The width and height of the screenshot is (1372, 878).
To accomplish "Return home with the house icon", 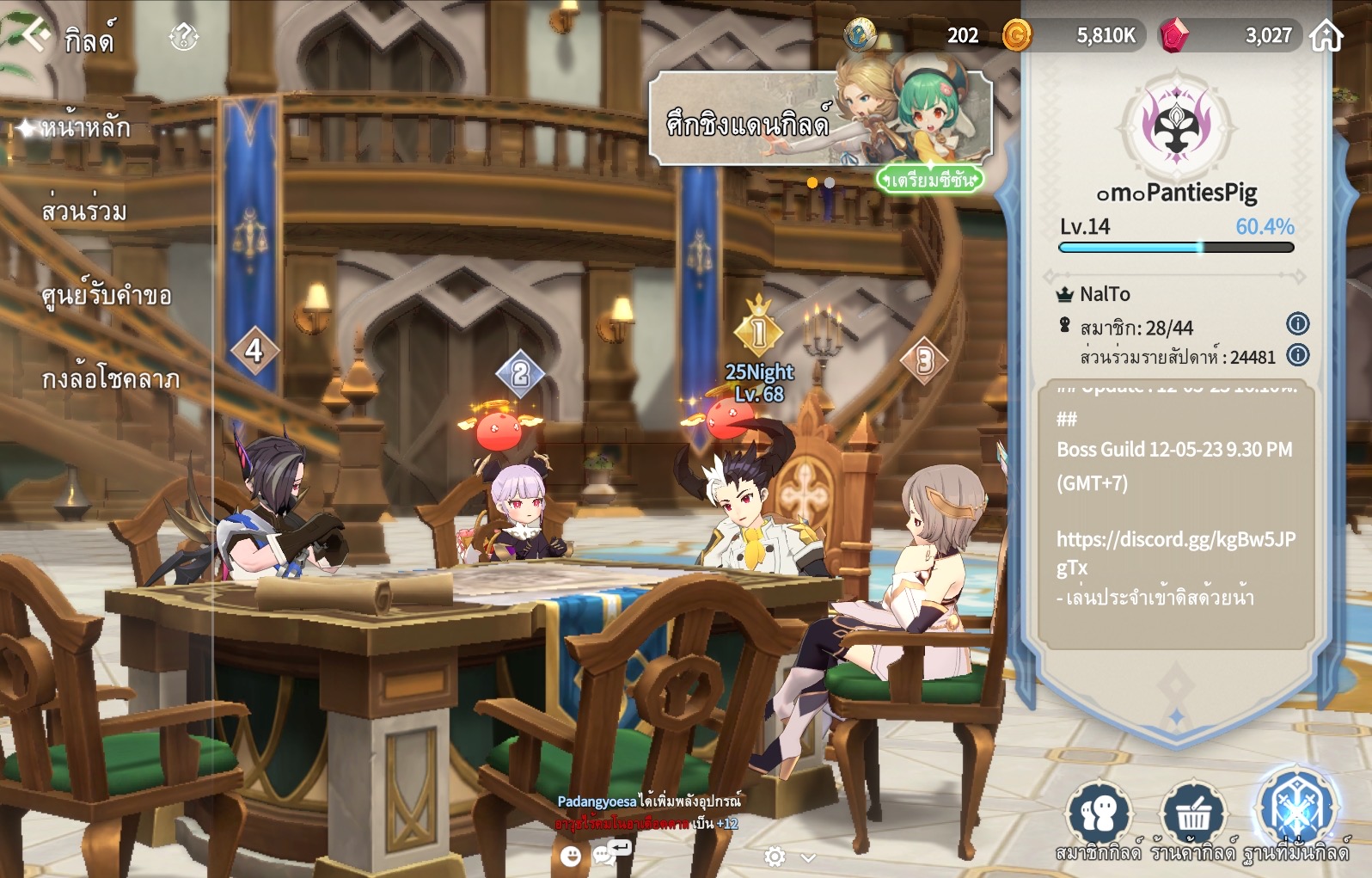I will 1326,36.
